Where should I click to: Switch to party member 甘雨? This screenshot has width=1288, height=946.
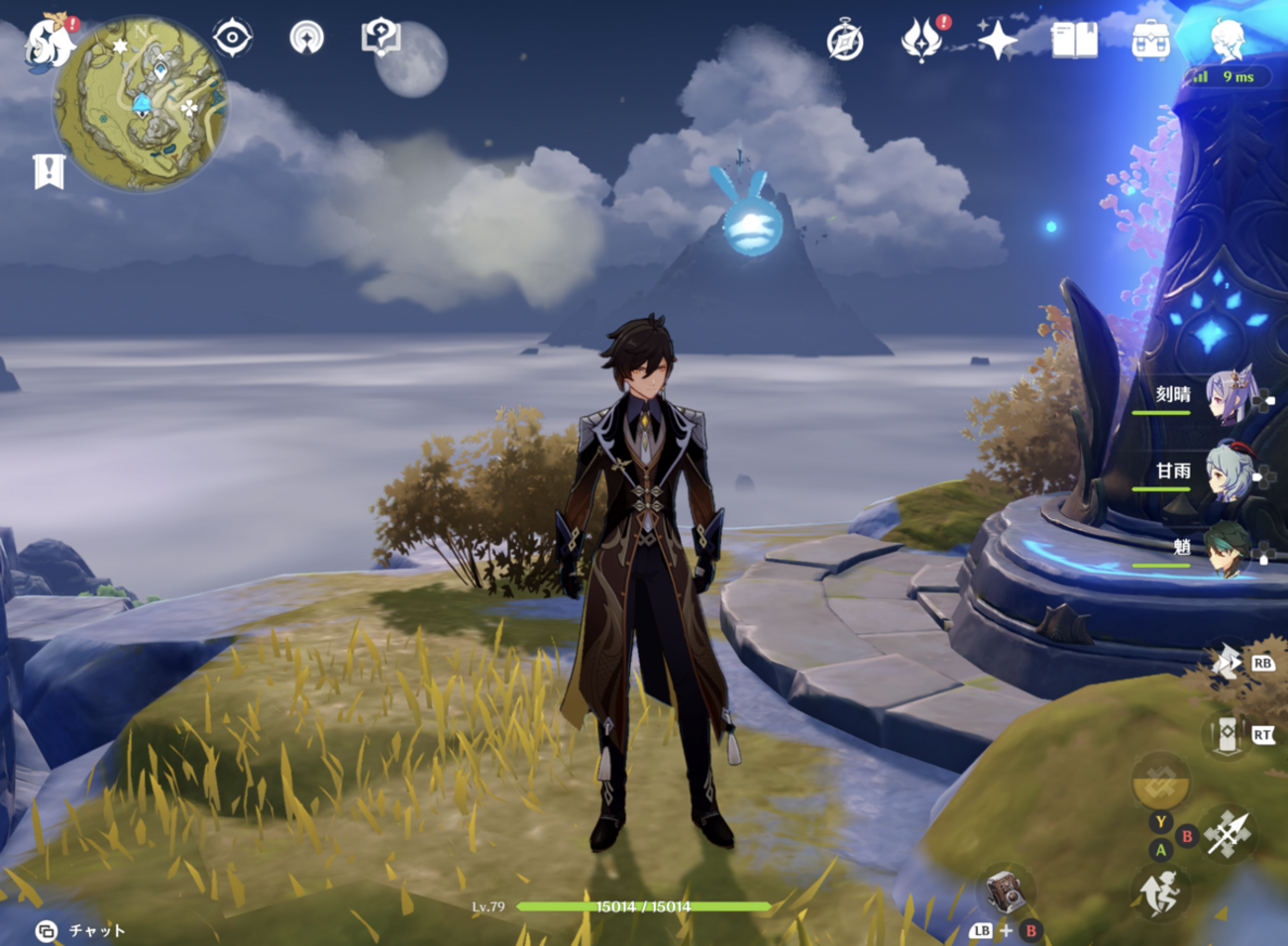click(x=1229, y=473)
